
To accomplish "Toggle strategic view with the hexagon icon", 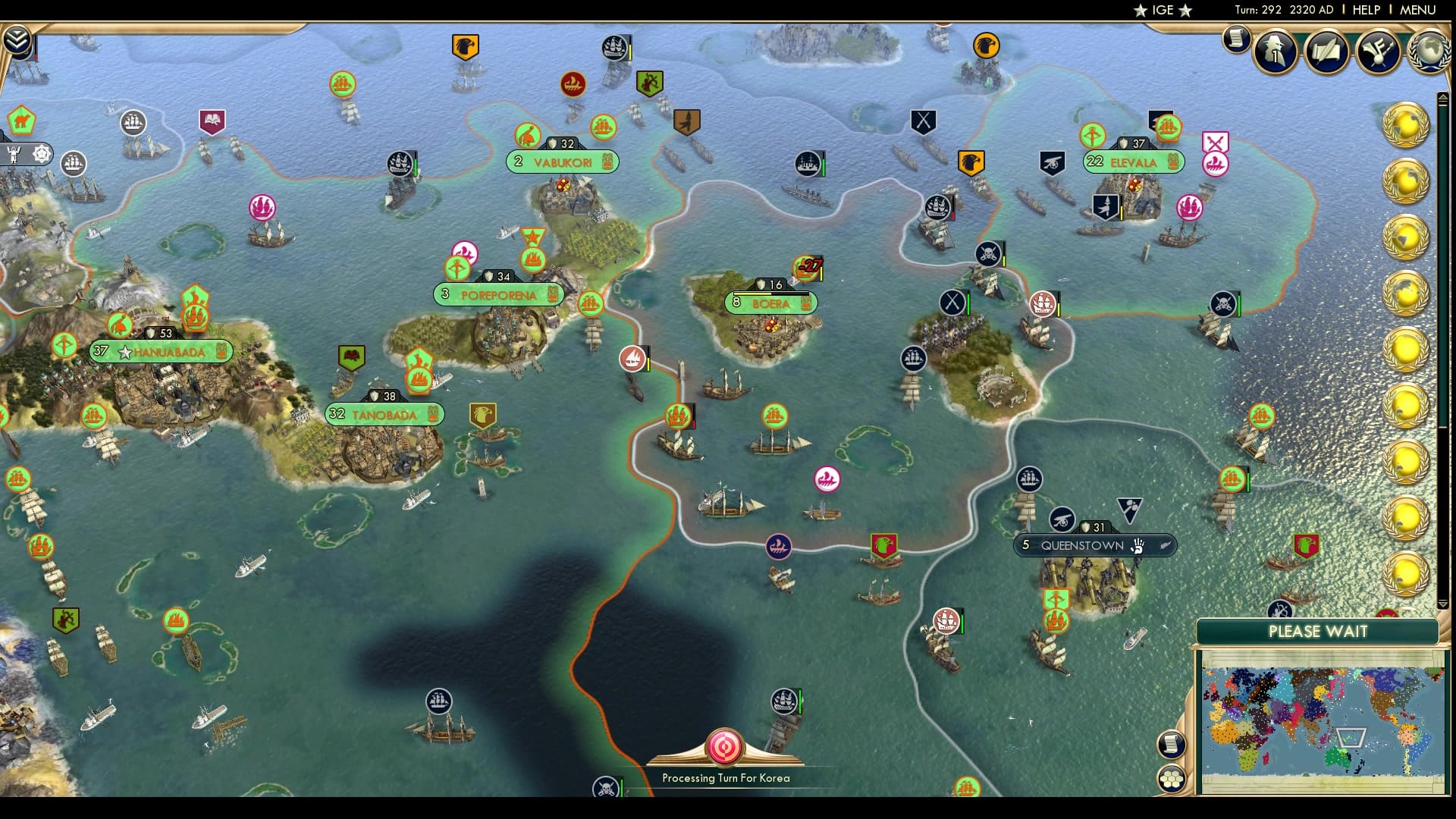I will 1172,778.
